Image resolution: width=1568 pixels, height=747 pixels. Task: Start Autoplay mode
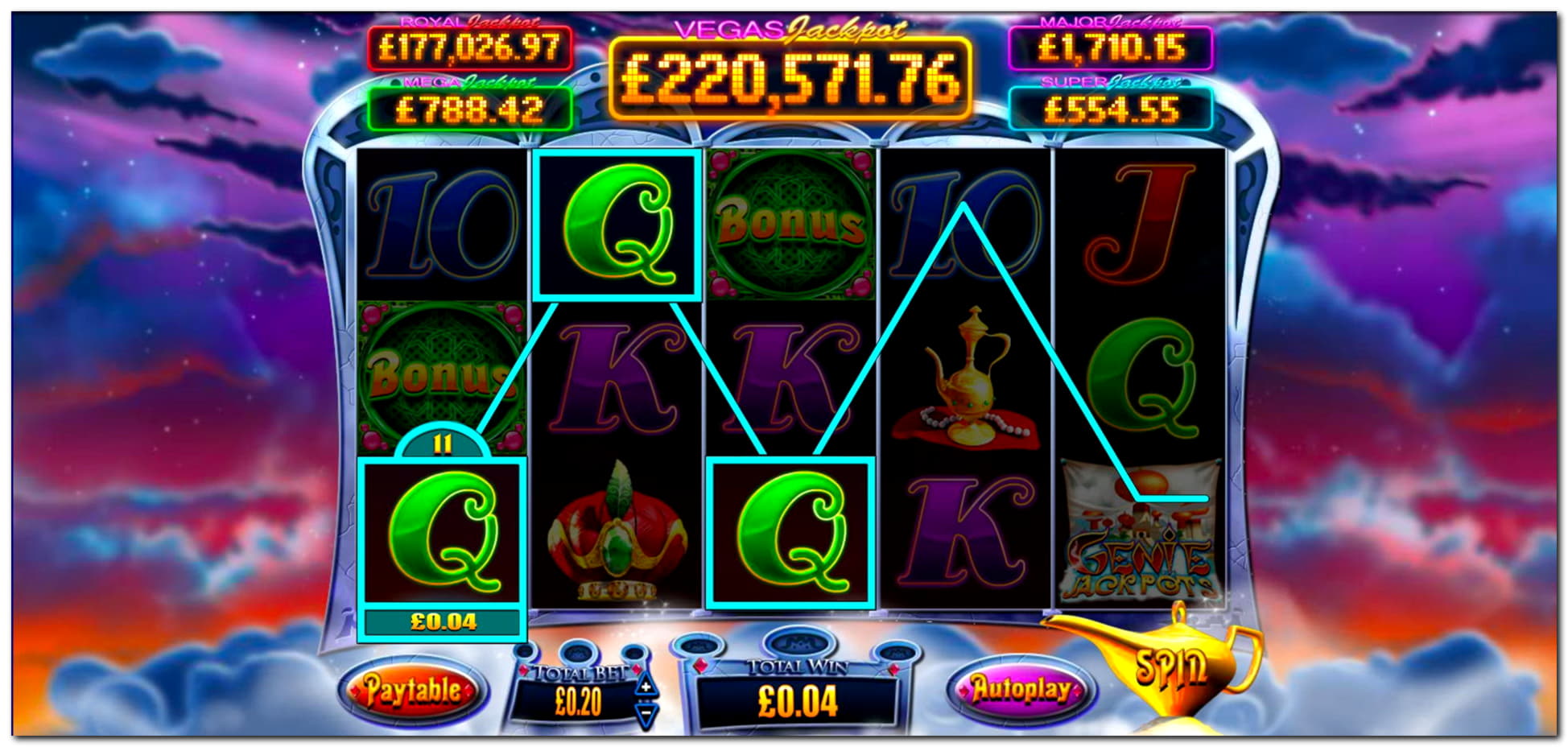1021,690
